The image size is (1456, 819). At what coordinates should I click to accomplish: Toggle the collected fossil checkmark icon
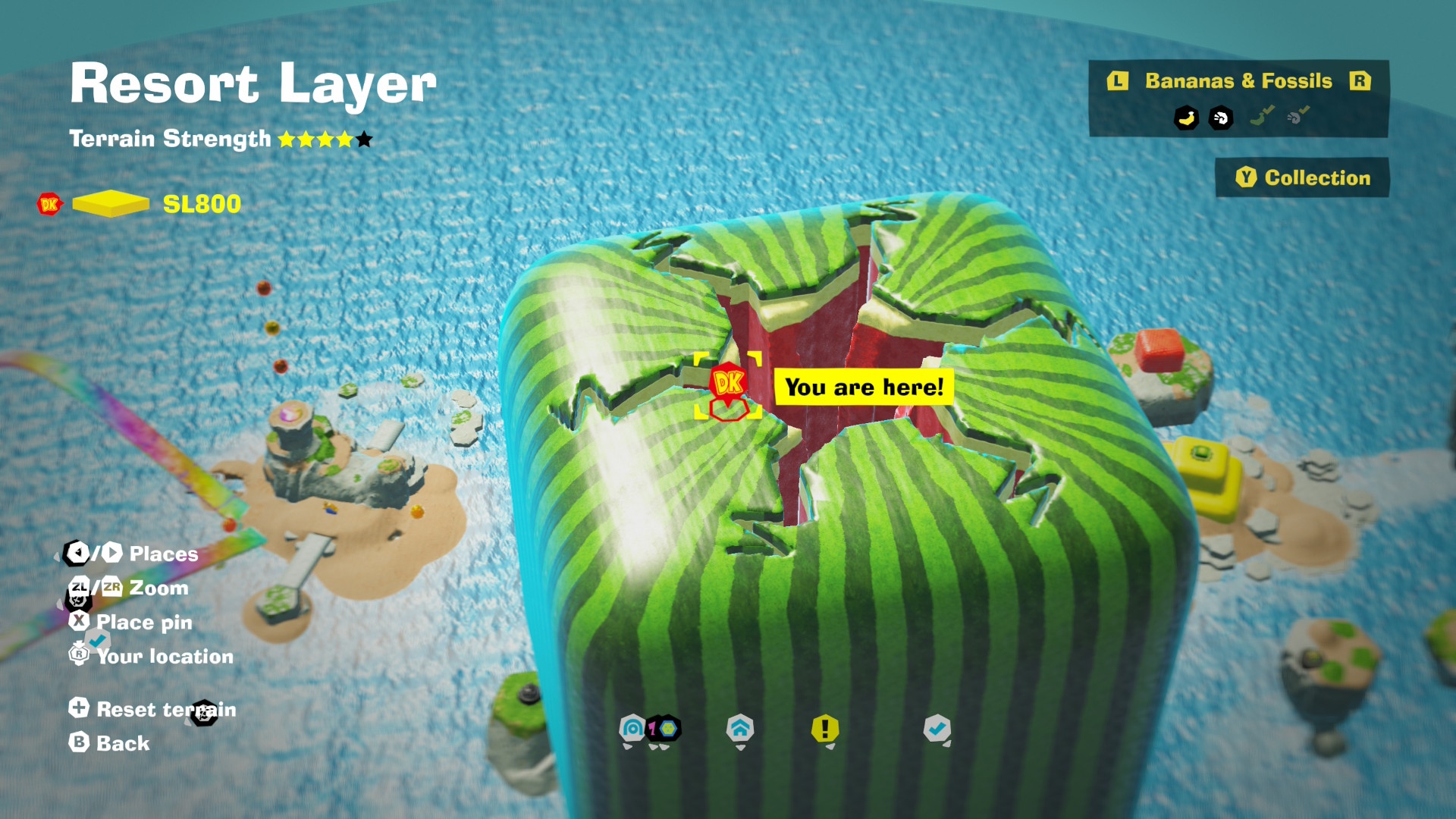(1298, 116)
